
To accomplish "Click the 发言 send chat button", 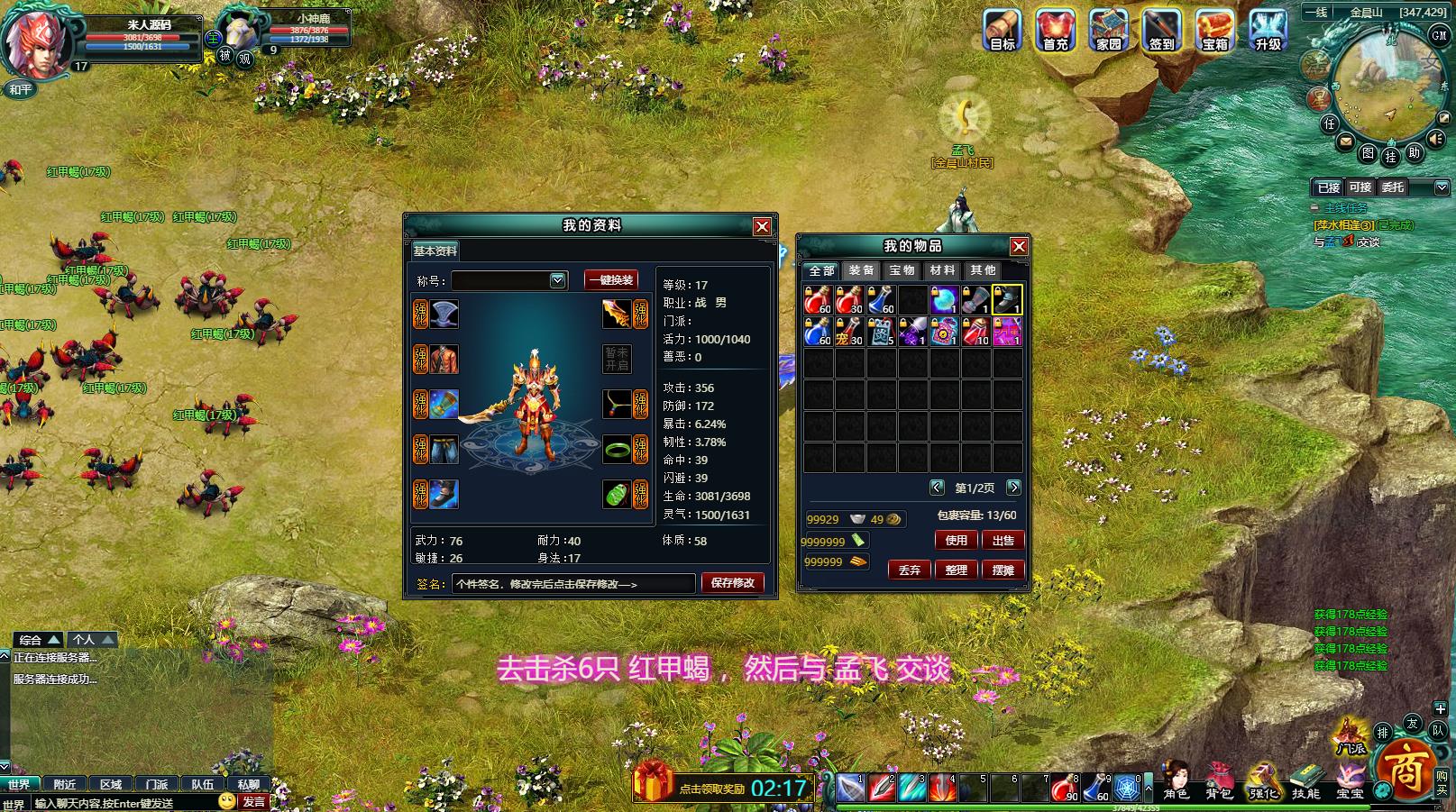I will click(253, 801).
